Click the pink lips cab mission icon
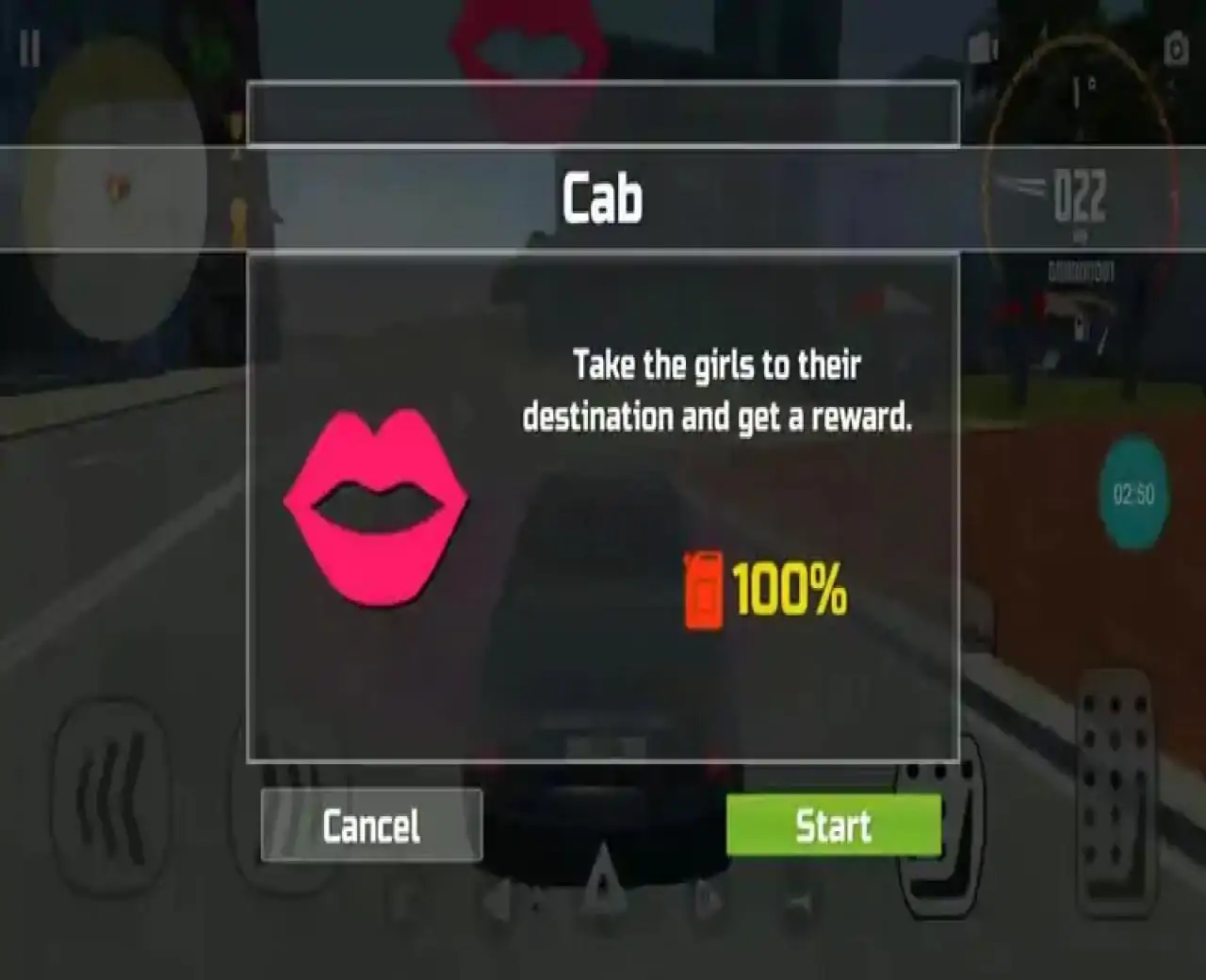The image size is (1206, 980). click(x=377, y=504)
